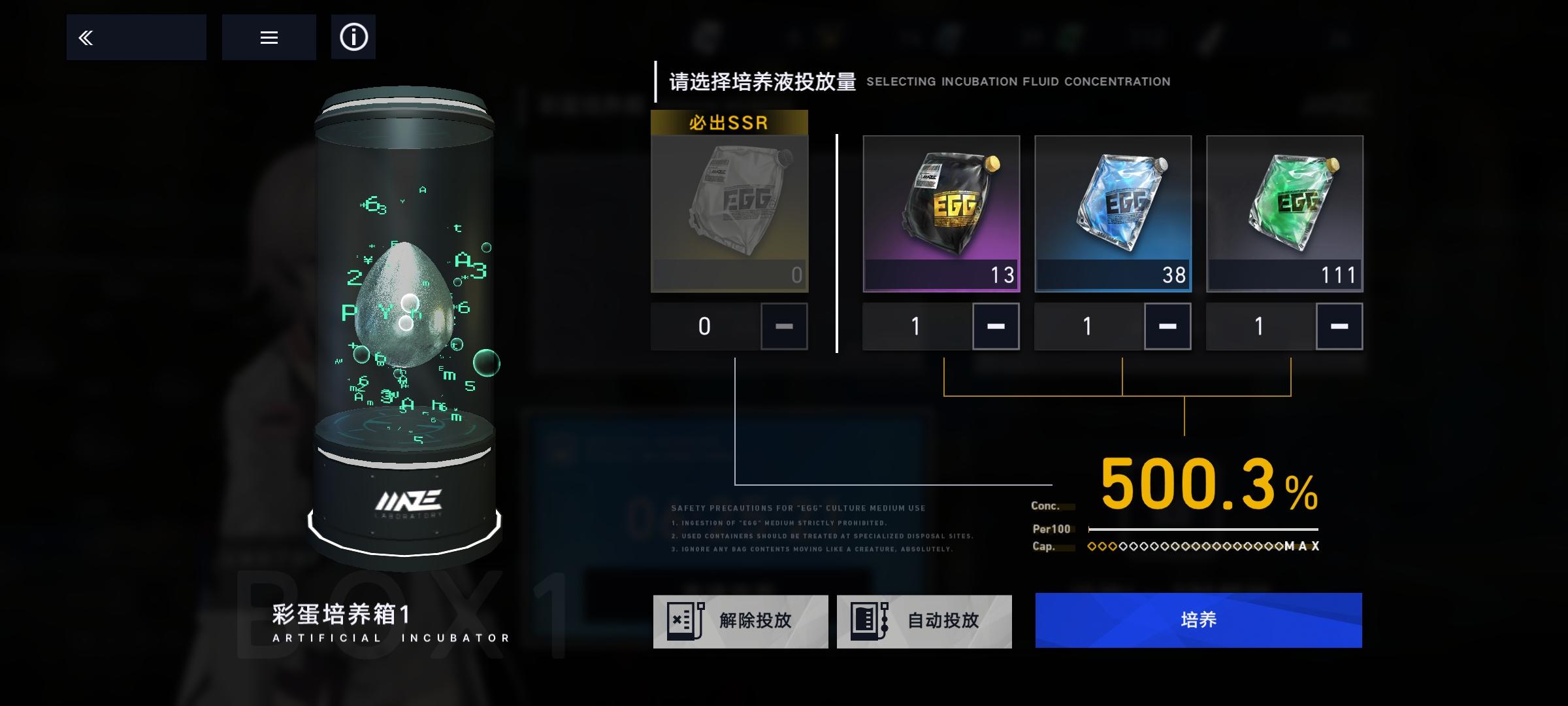Click the circled info icon

tap(353, 37)
